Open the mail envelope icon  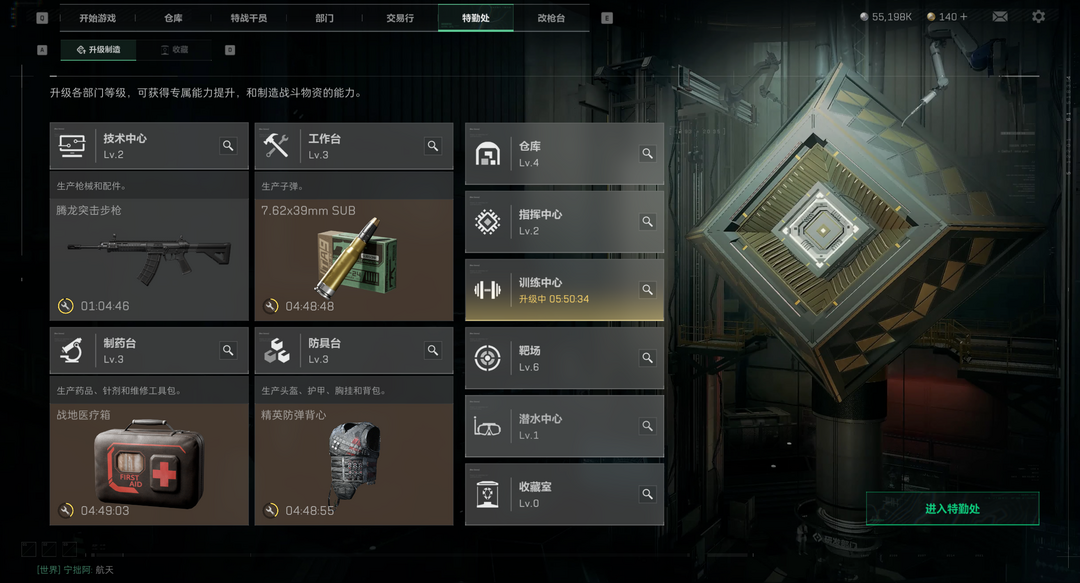pyautogui.click(x=1000, y=17)
